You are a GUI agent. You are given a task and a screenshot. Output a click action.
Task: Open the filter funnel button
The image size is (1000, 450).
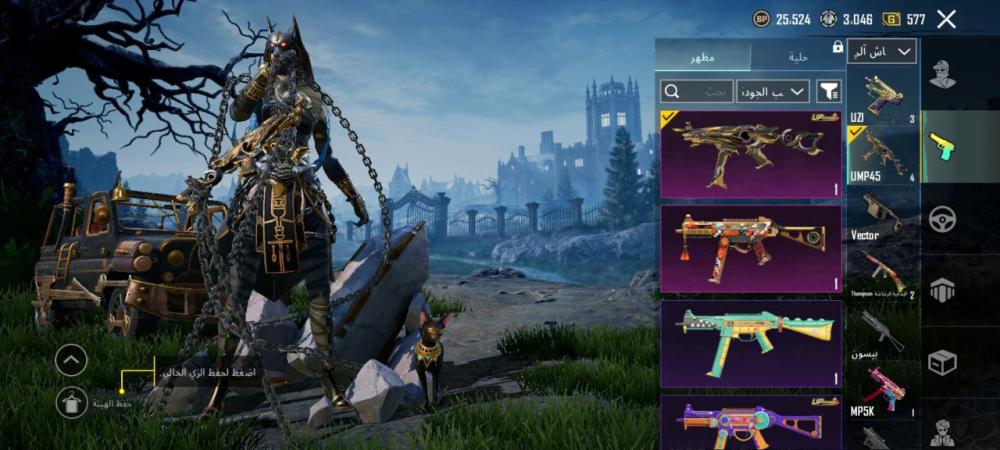(x=829, y=91)
